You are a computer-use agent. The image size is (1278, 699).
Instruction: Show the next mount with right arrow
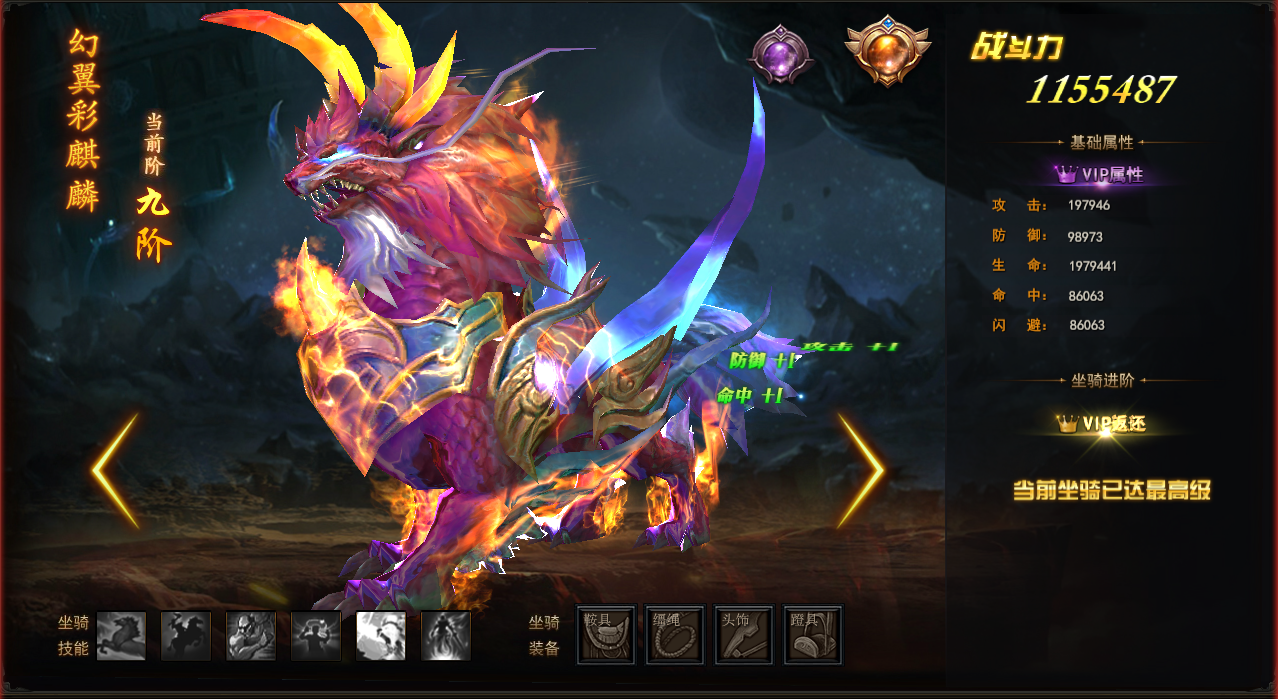click(860, 471)
